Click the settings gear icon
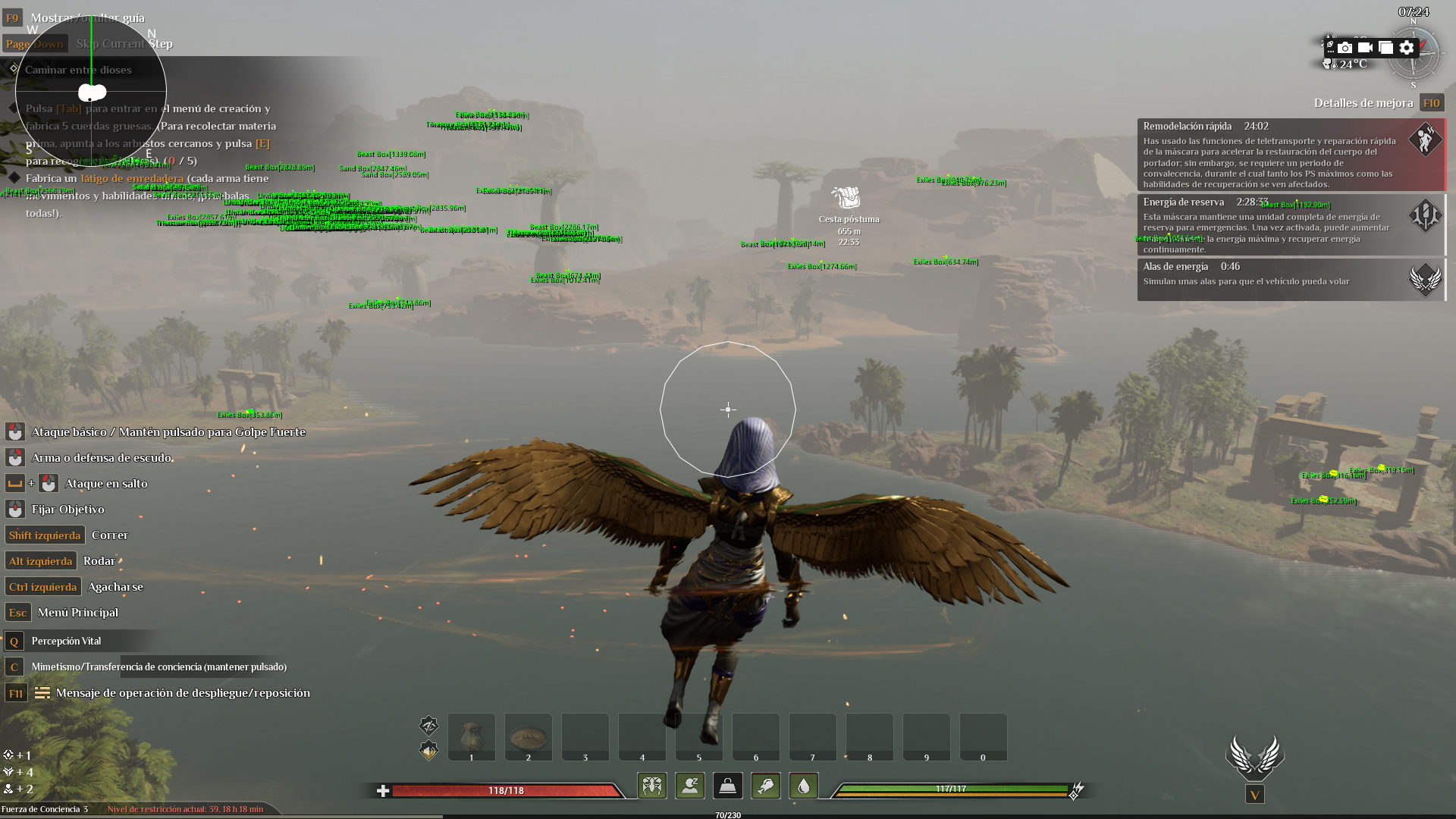This screenshot has width=1456, height=819. (1407, 47)
